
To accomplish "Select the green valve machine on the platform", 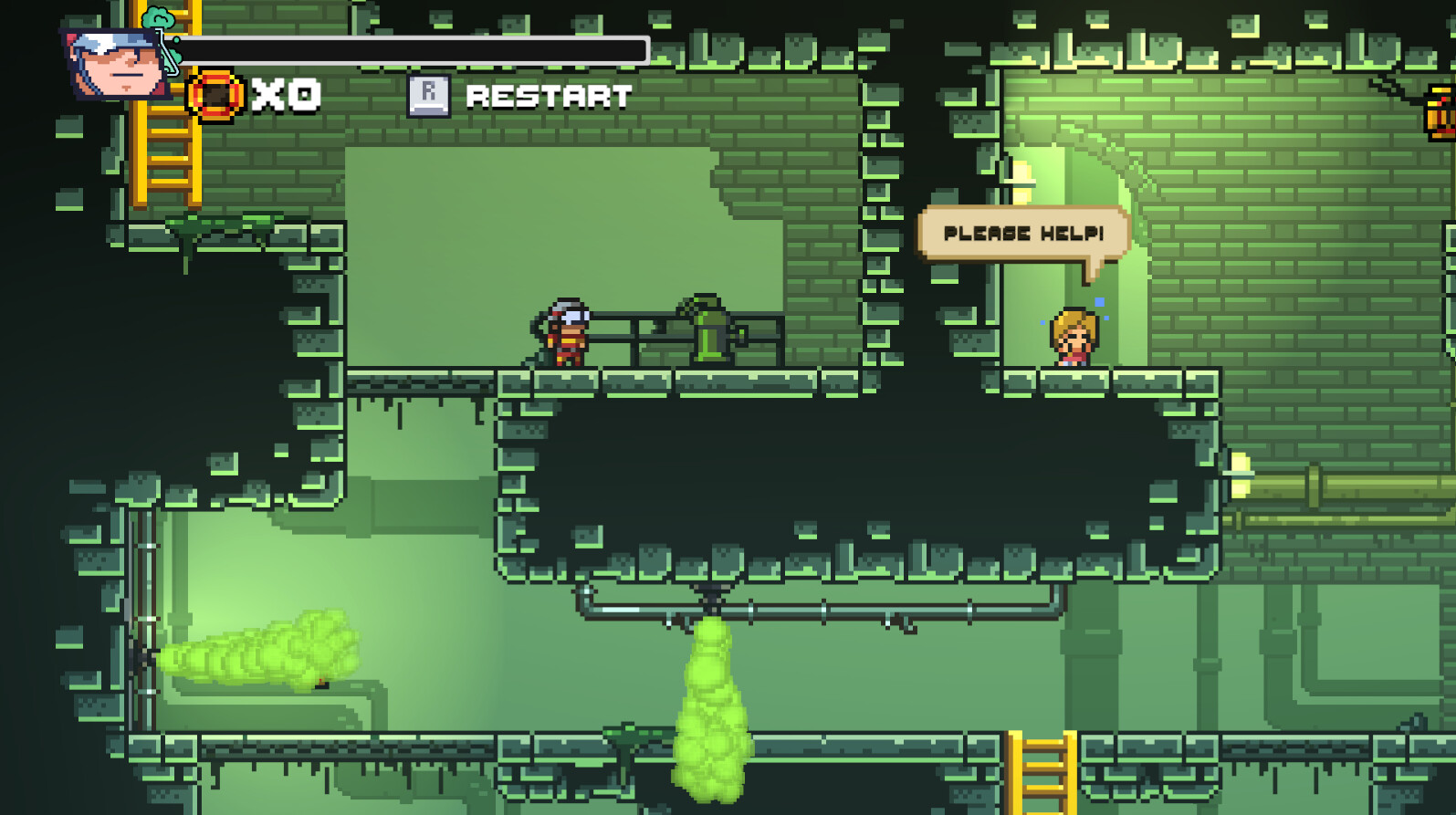I will pos(707,333).
